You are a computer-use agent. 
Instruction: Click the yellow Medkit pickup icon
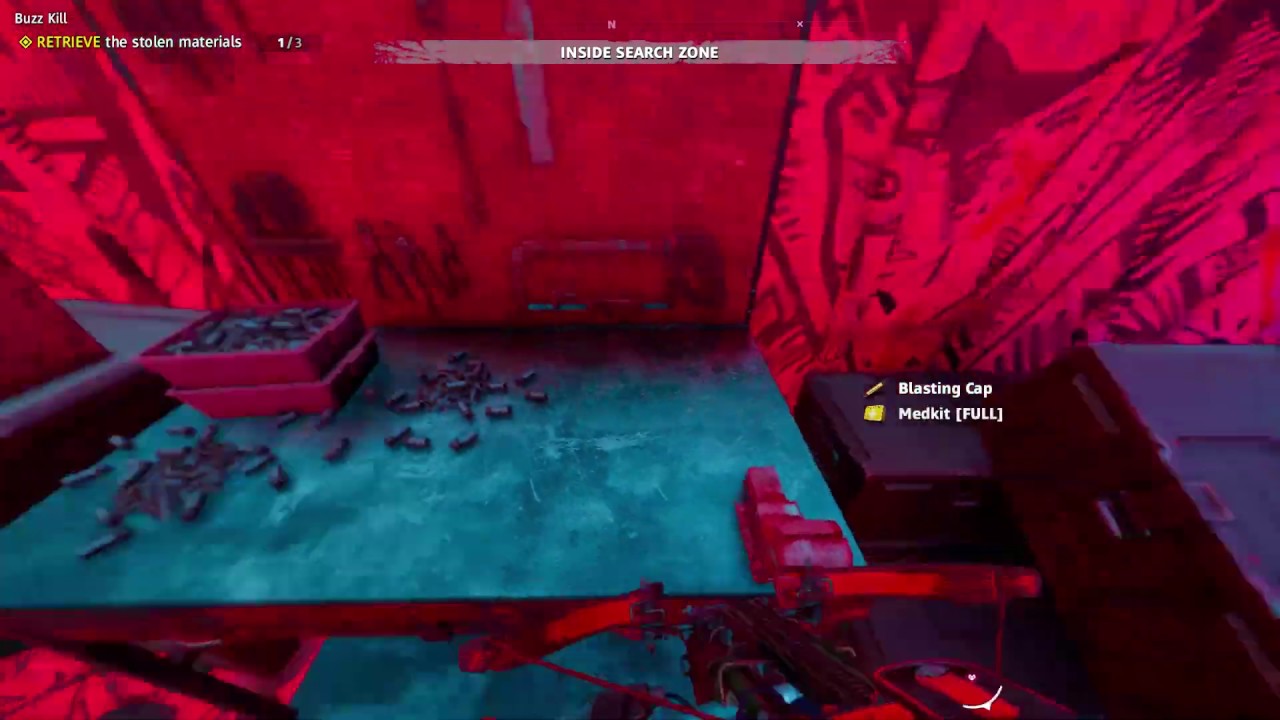[x=873, y=413]
